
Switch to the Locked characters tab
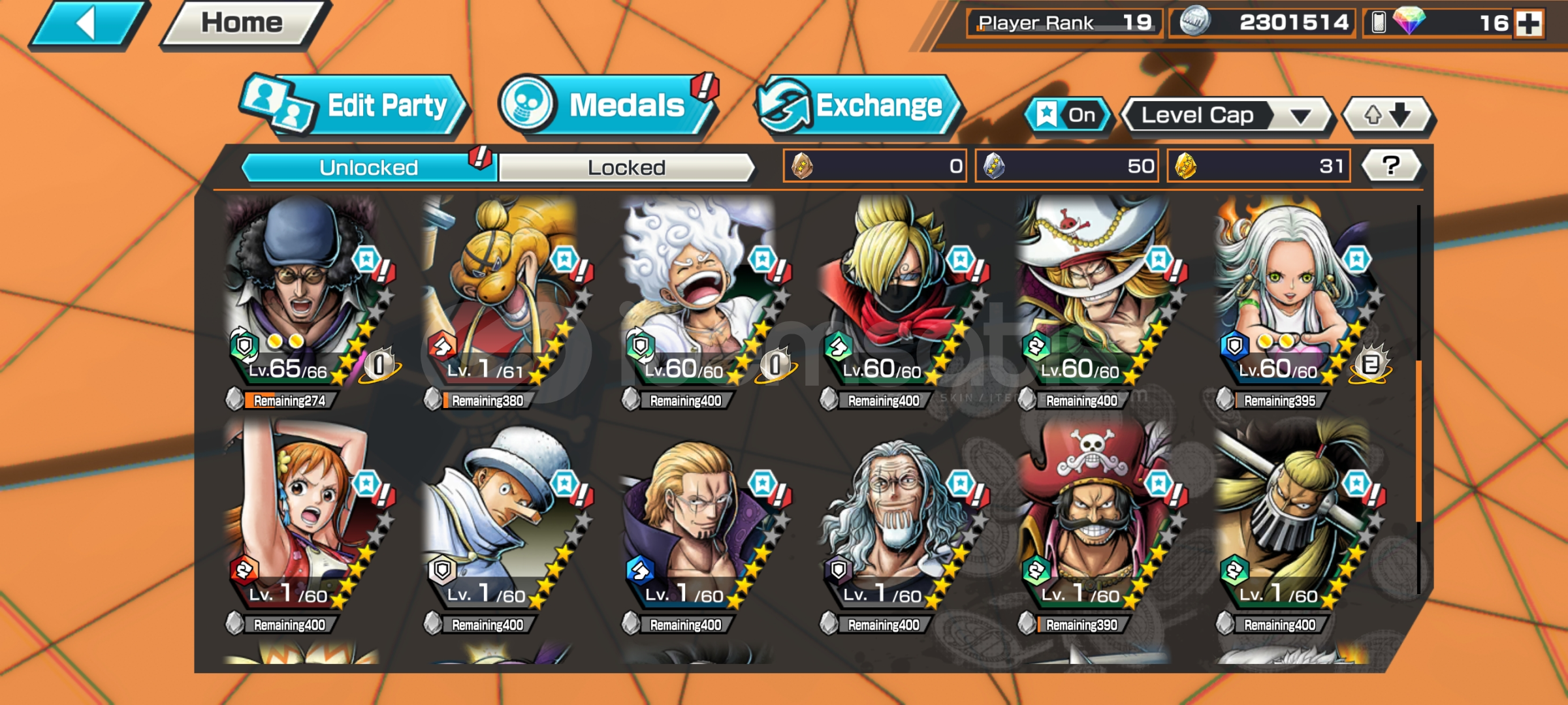(626, 168)
